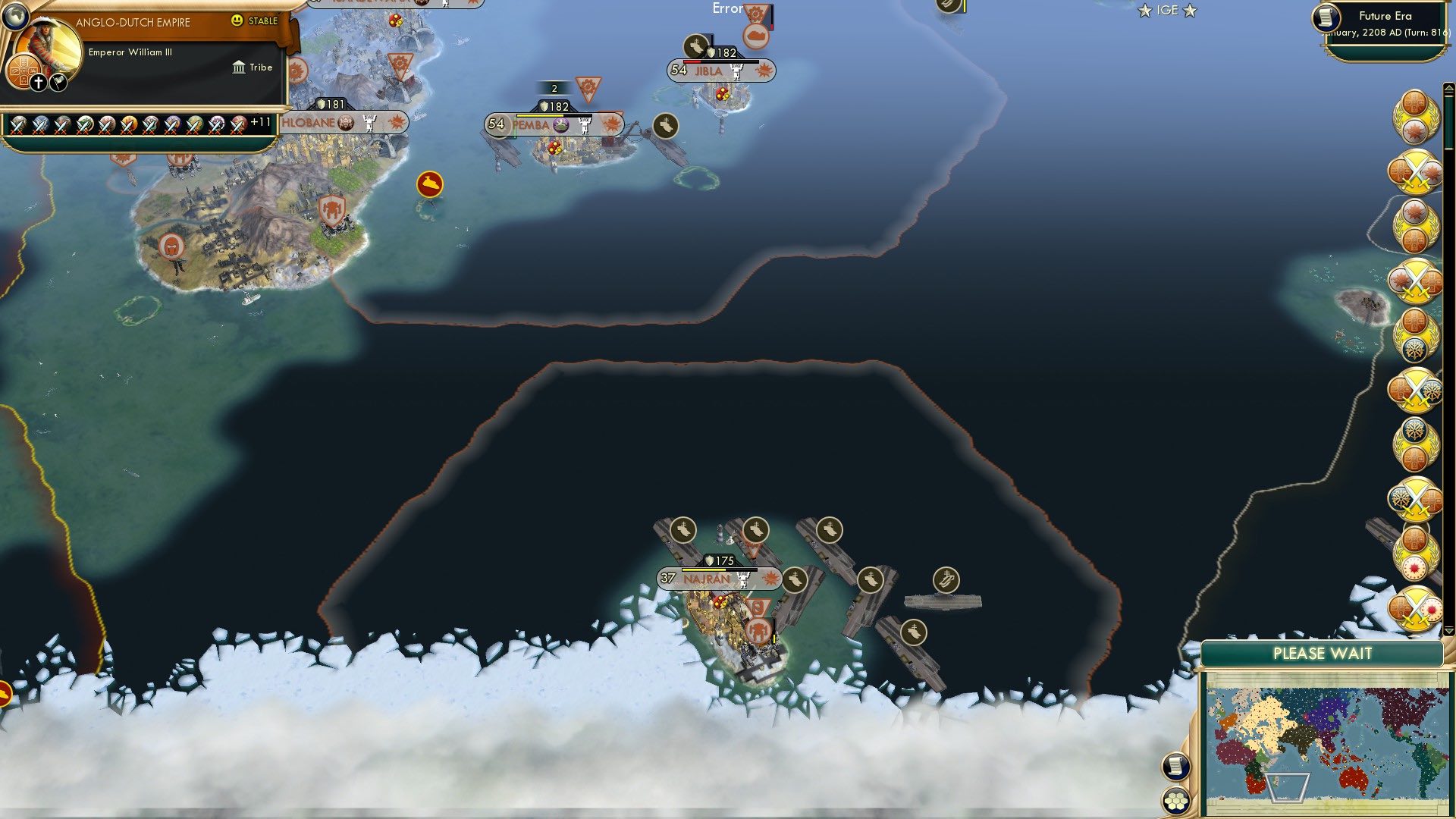Open social policies via the flag icon
The width and height of the screenshot is (1456, 819).
57,81
